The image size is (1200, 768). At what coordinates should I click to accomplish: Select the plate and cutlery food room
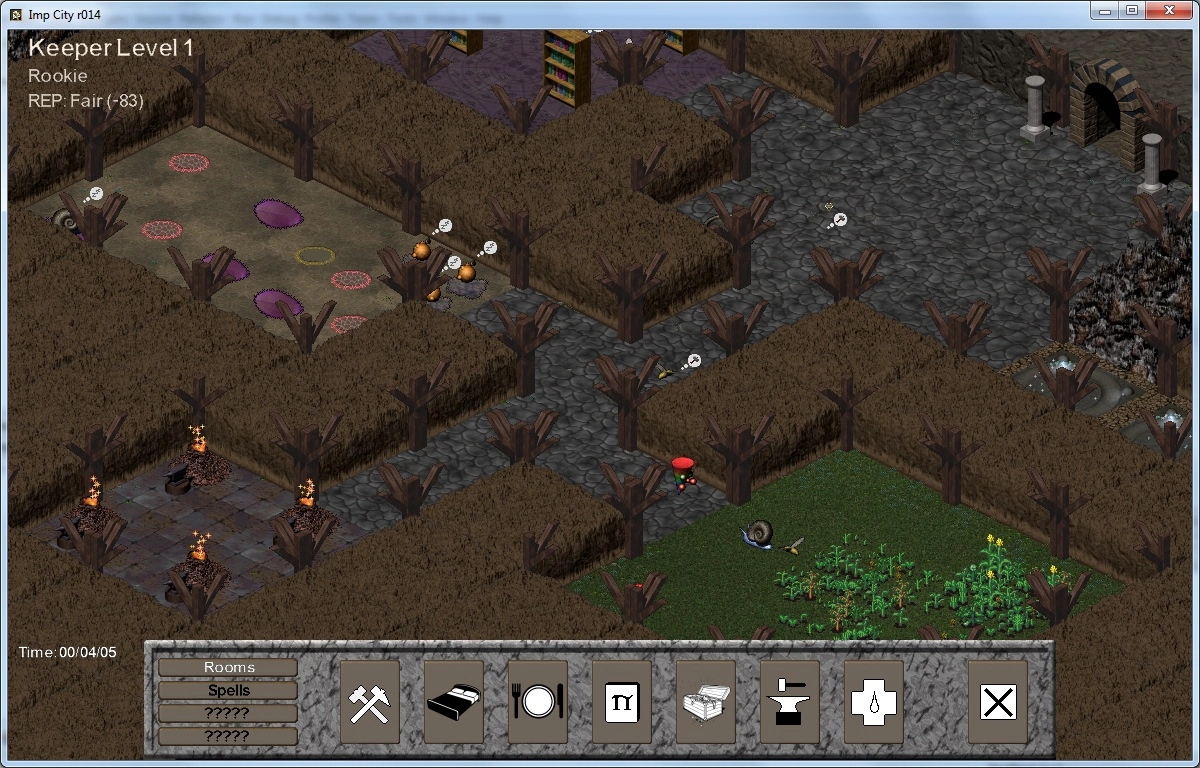(x=537, y=701)
